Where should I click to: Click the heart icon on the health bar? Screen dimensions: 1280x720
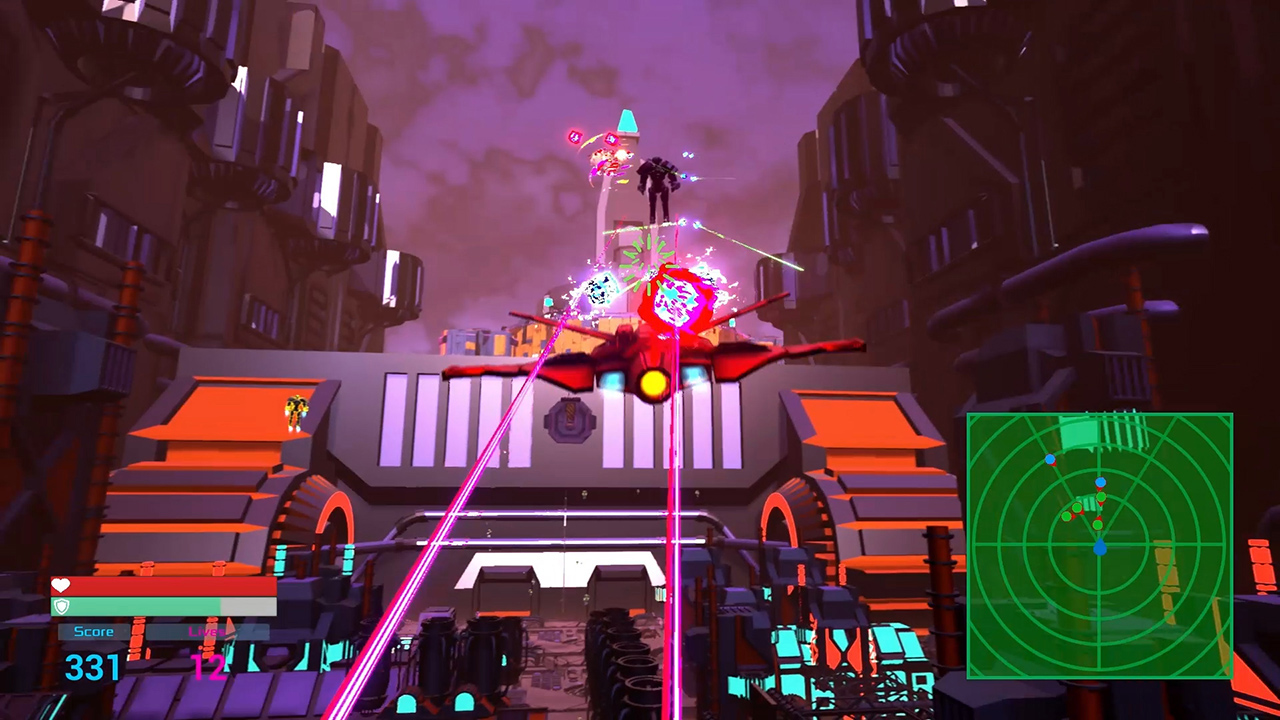tap(60, 584)
